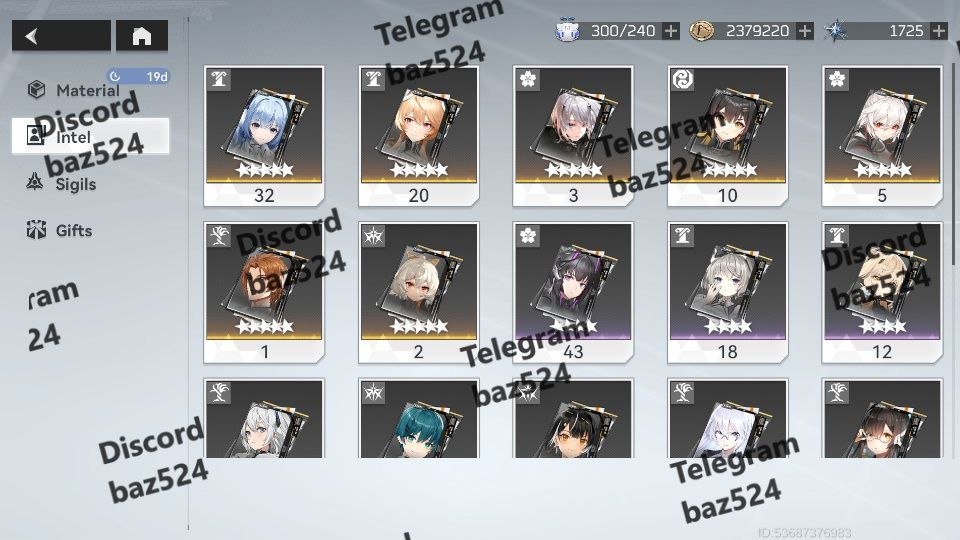This screenshot has width=960, height=540.
Task: Select the Intel tab
Action: [x=90, y=137]
